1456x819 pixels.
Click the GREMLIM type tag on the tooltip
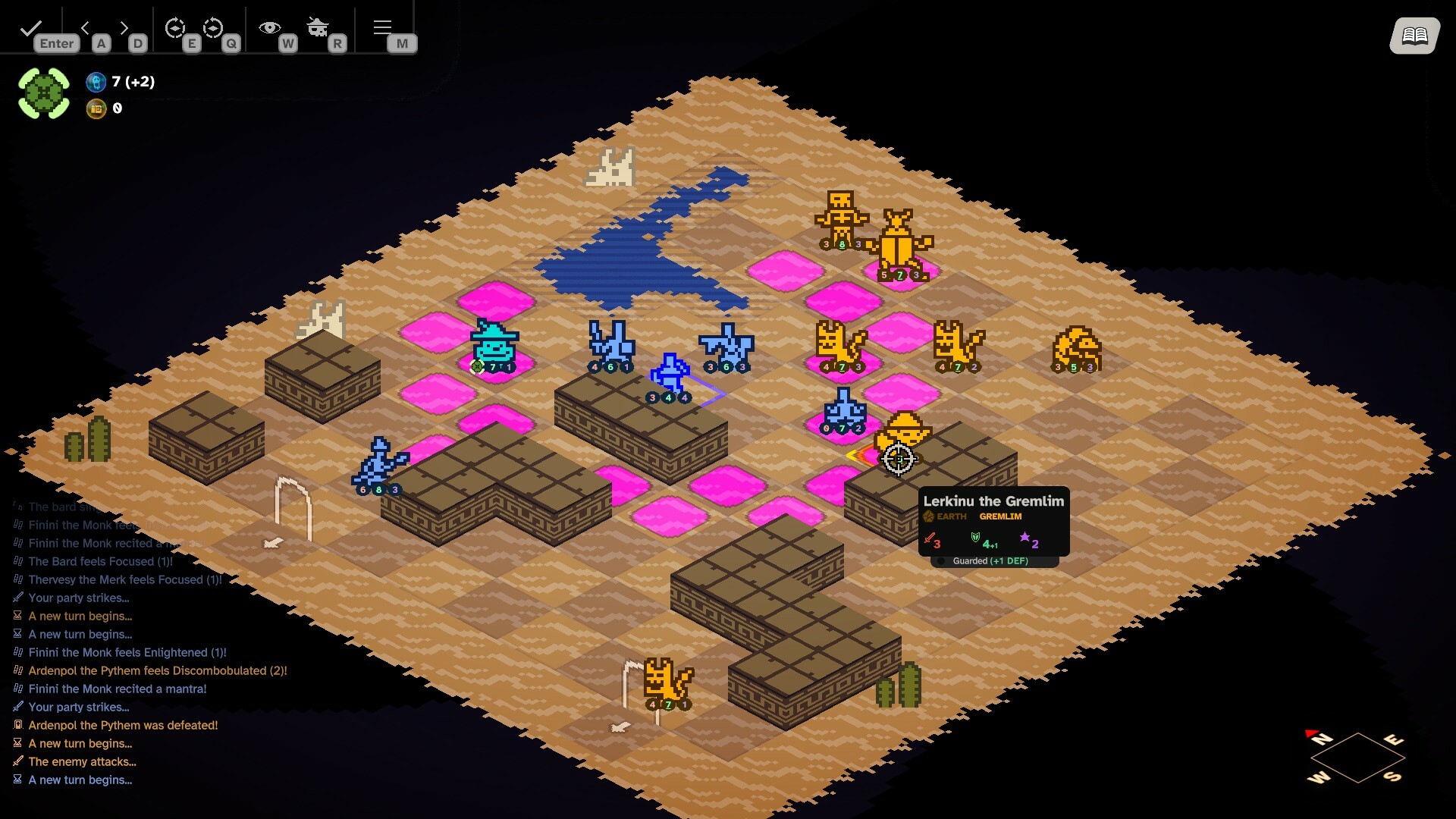coord(999,516)
